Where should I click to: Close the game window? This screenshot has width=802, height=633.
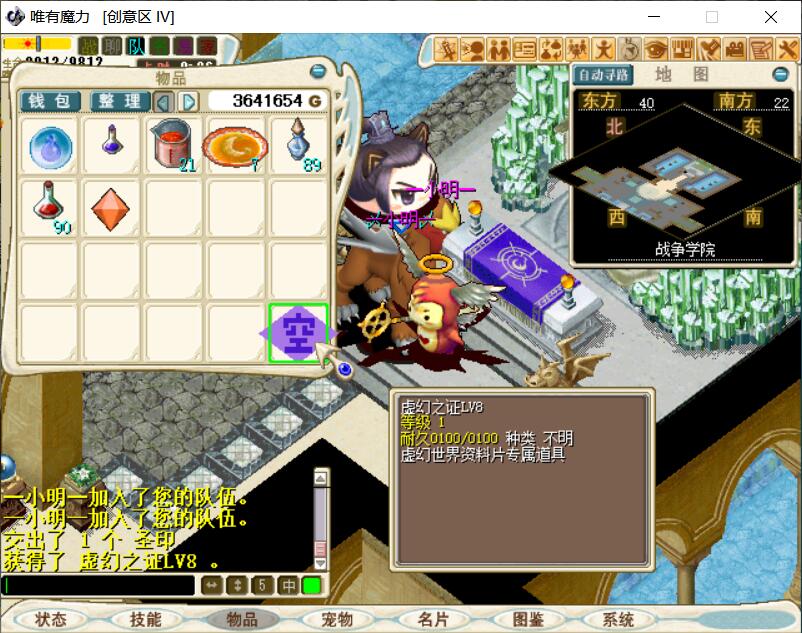tap(771, 17)
